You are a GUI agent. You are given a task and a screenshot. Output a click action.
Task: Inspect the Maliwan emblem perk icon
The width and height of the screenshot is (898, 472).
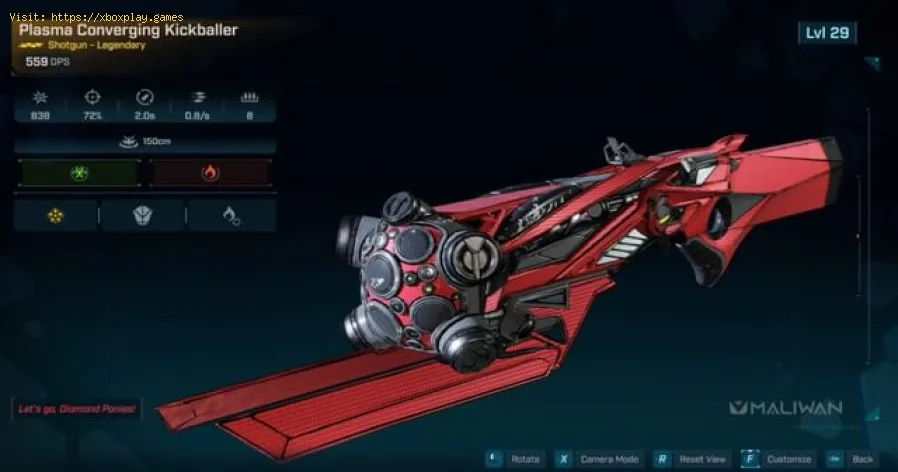click(x=142, y=215)
